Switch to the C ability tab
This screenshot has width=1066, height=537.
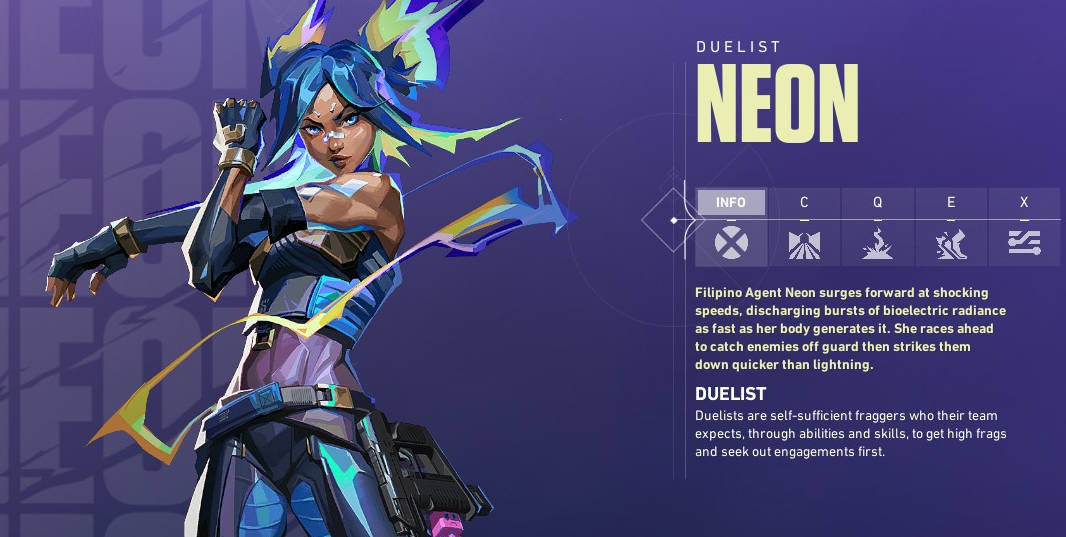coord(804,203)
